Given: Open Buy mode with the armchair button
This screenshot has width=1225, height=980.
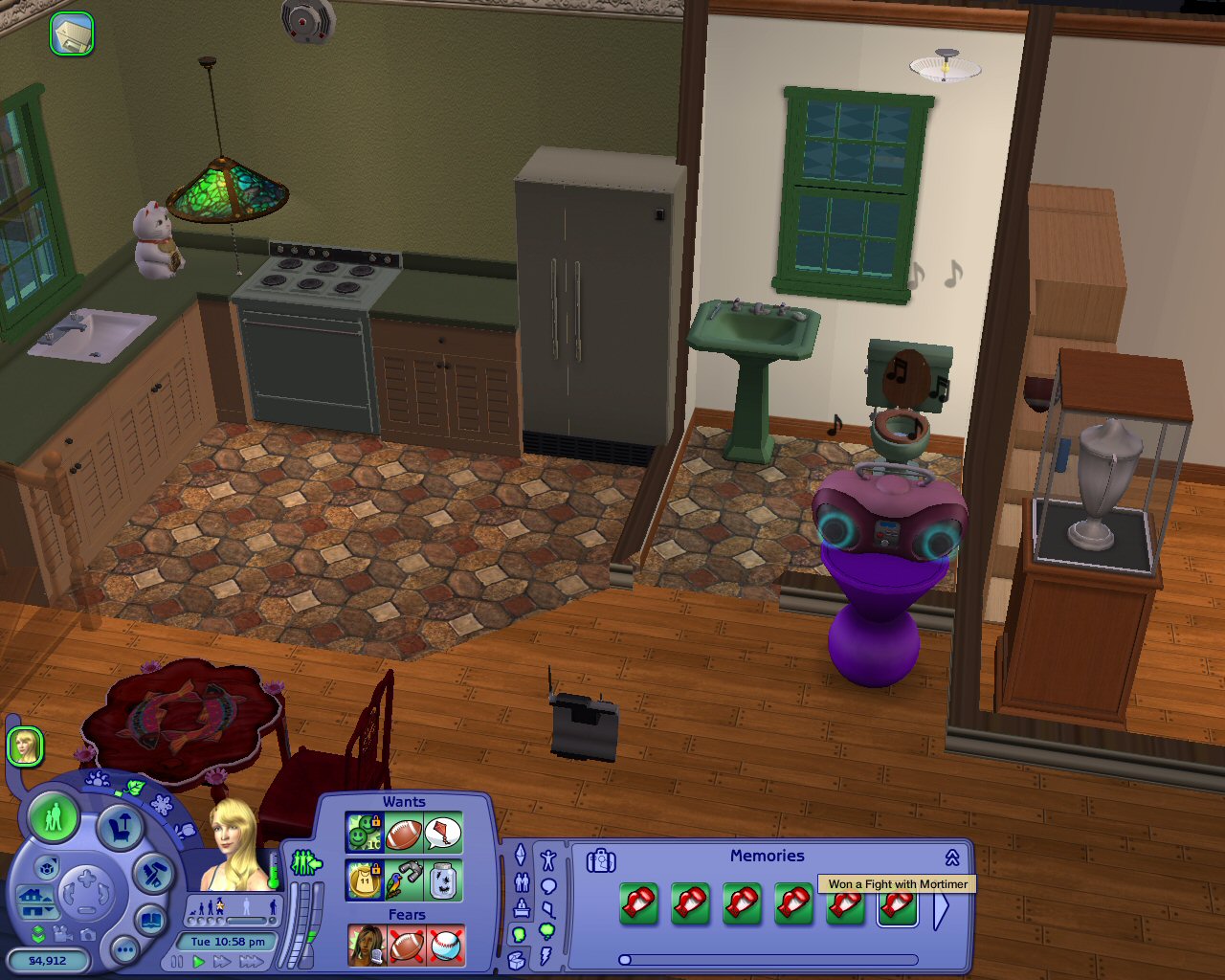Looking at the screenshot, I should (x=120, y=828).
